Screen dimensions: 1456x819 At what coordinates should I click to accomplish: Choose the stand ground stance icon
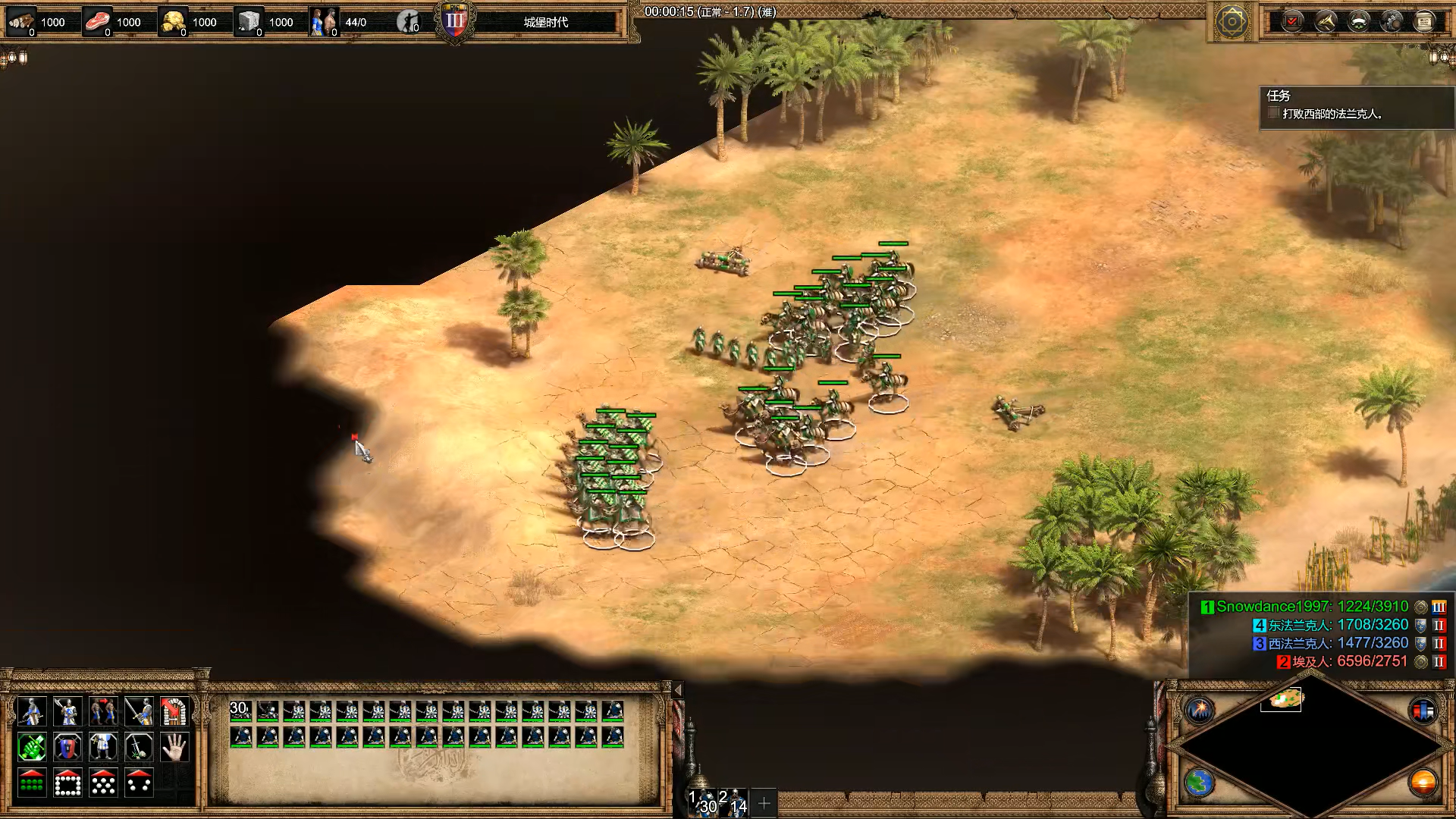coord(103,748)
